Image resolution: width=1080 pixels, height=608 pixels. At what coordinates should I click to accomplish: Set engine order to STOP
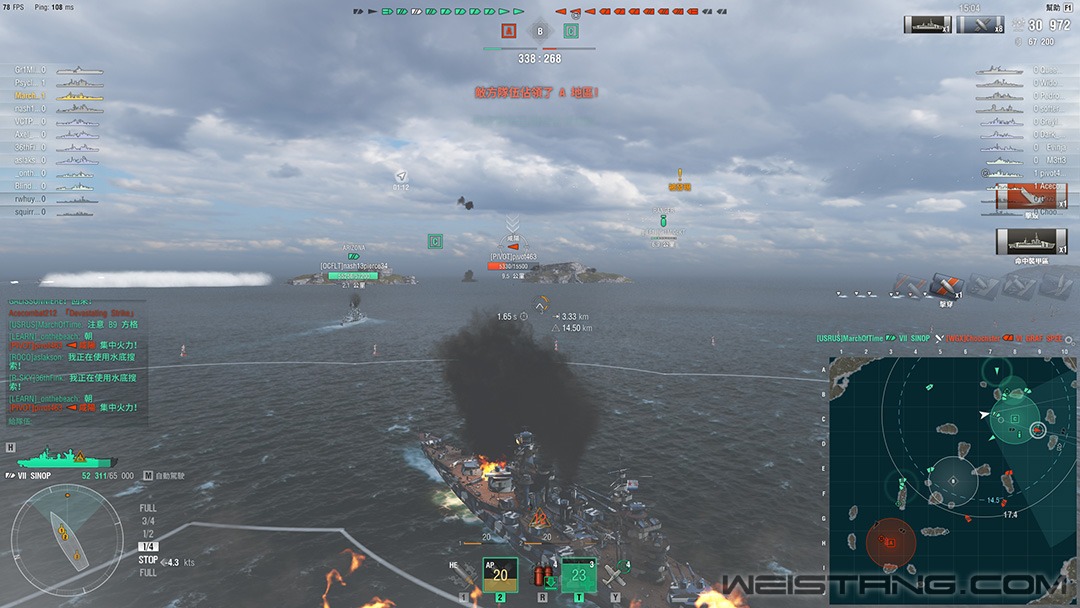(148, 560)
